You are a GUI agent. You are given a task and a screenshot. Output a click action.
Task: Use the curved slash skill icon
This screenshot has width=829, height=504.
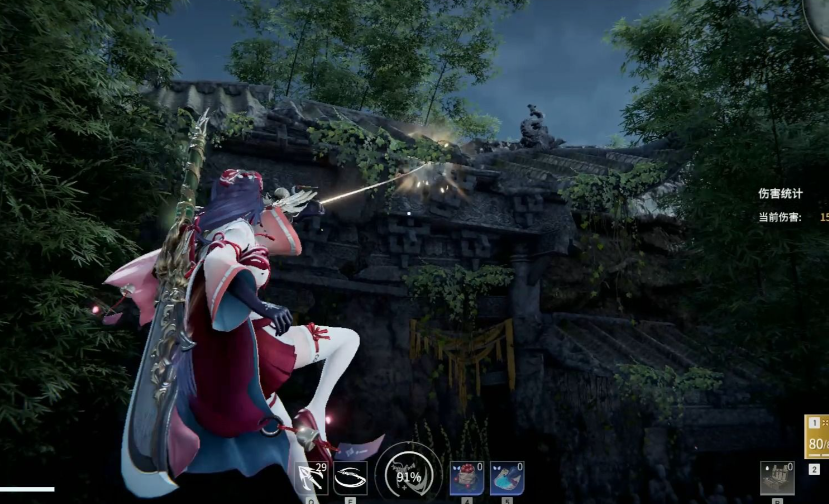click(x=351, y=478)
